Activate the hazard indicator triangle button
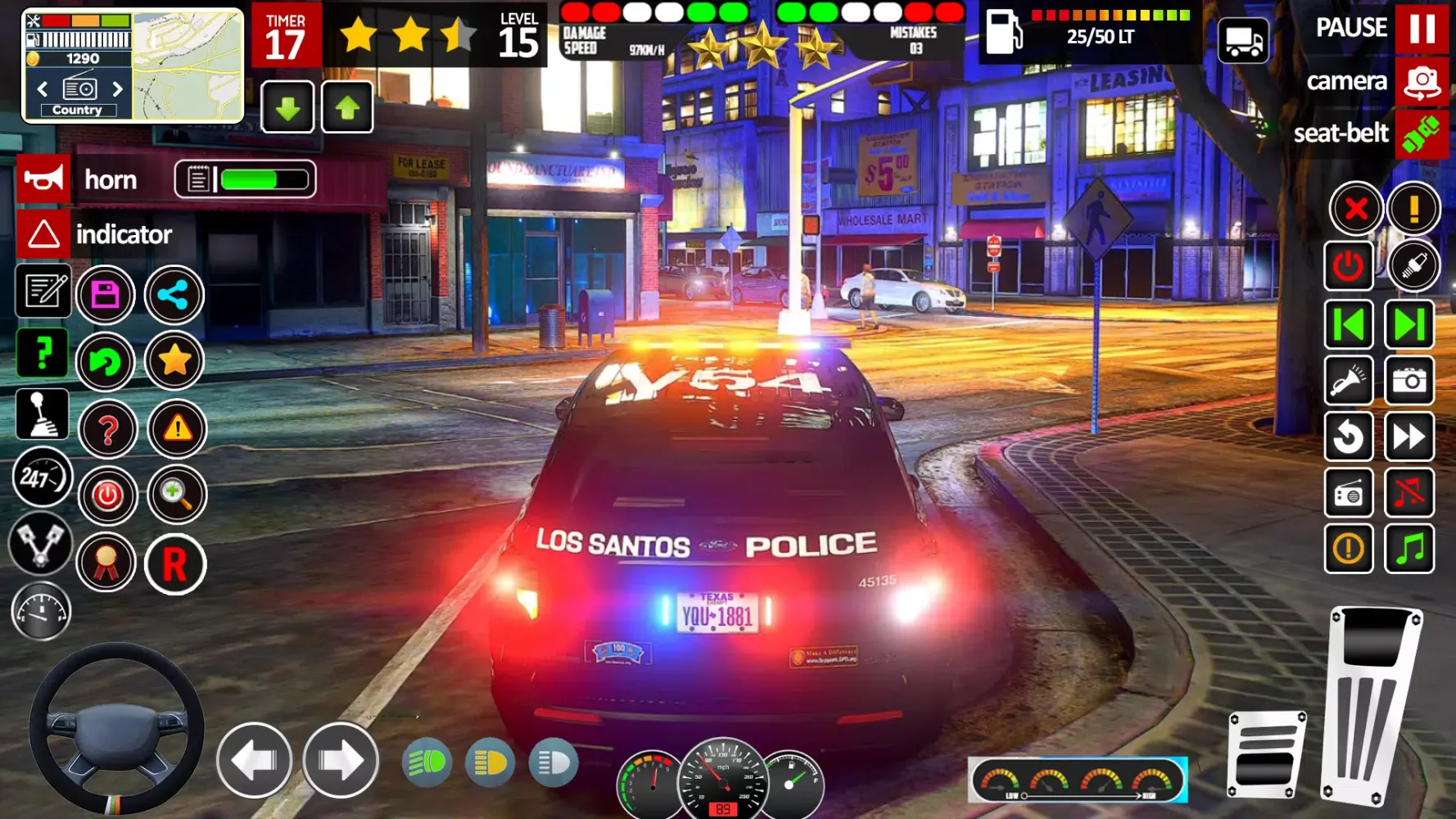1456x819 pixels. (x=43, y=234)
